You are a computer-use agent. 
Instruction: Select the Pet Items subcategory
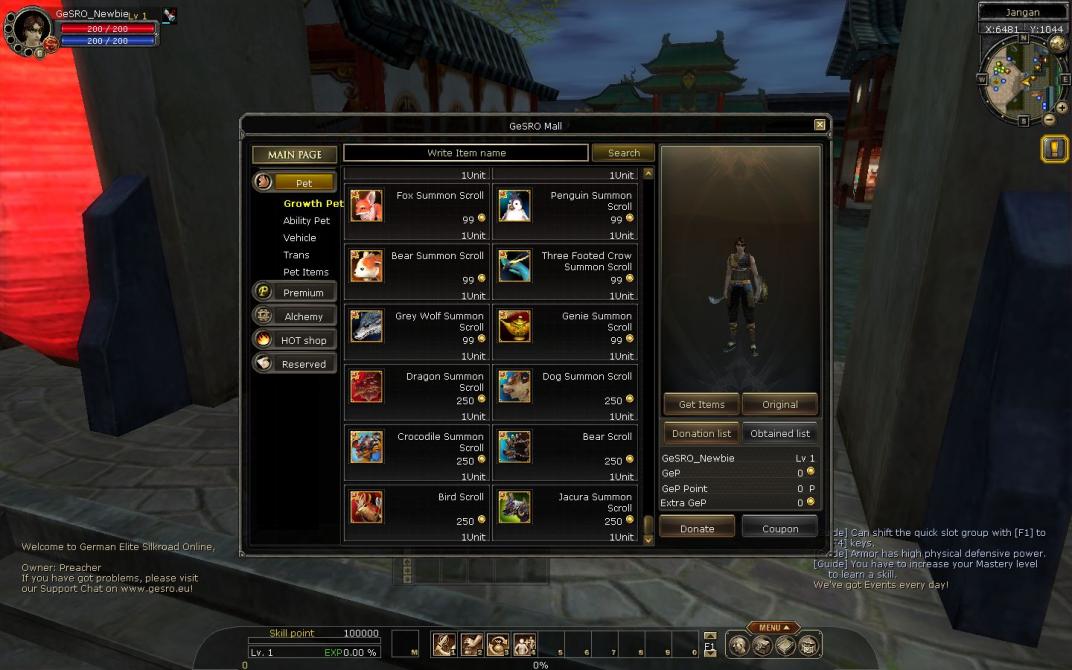coord(305,272)
